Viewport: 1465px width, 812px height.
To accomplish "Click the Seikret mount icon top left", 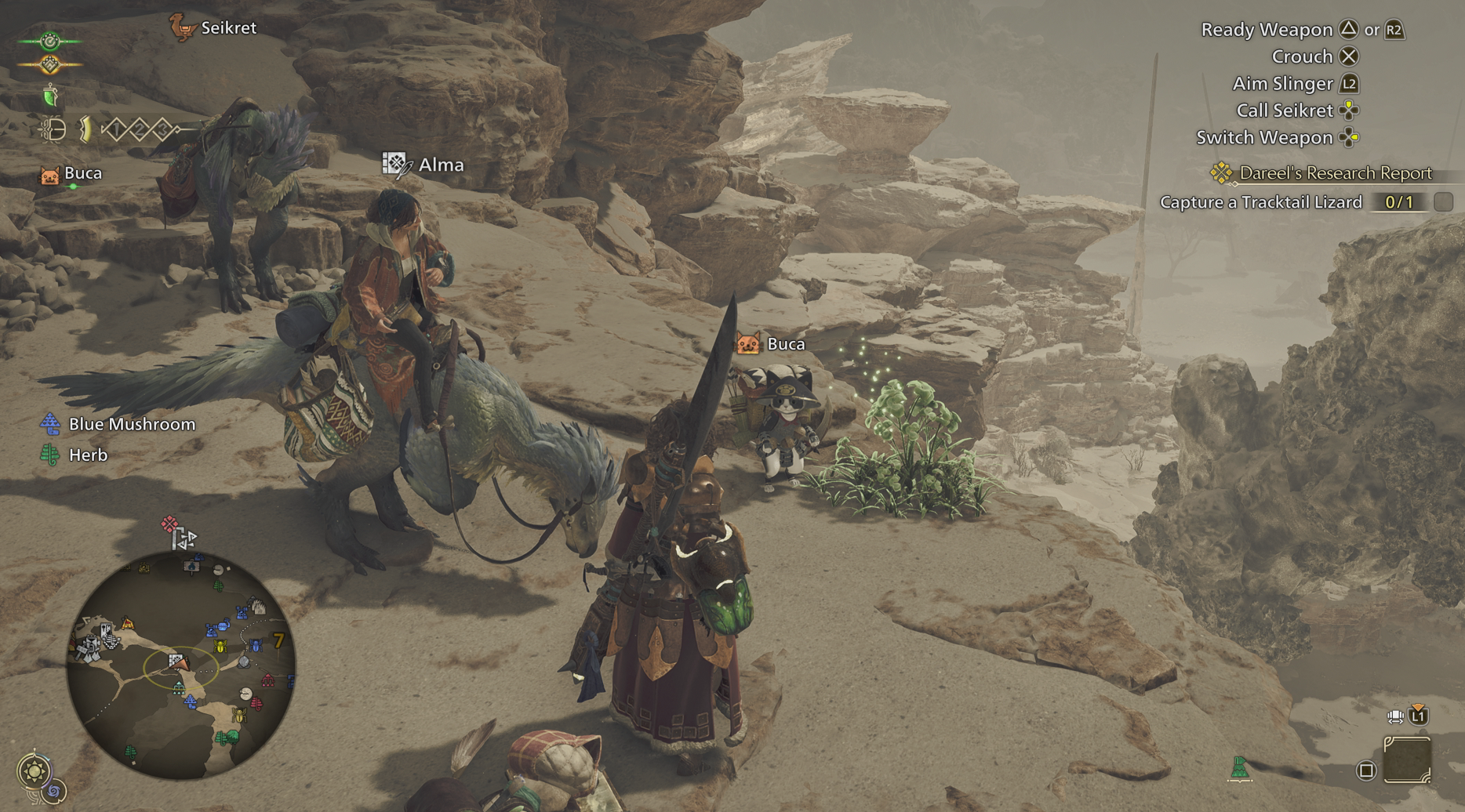I will [183, 27].
